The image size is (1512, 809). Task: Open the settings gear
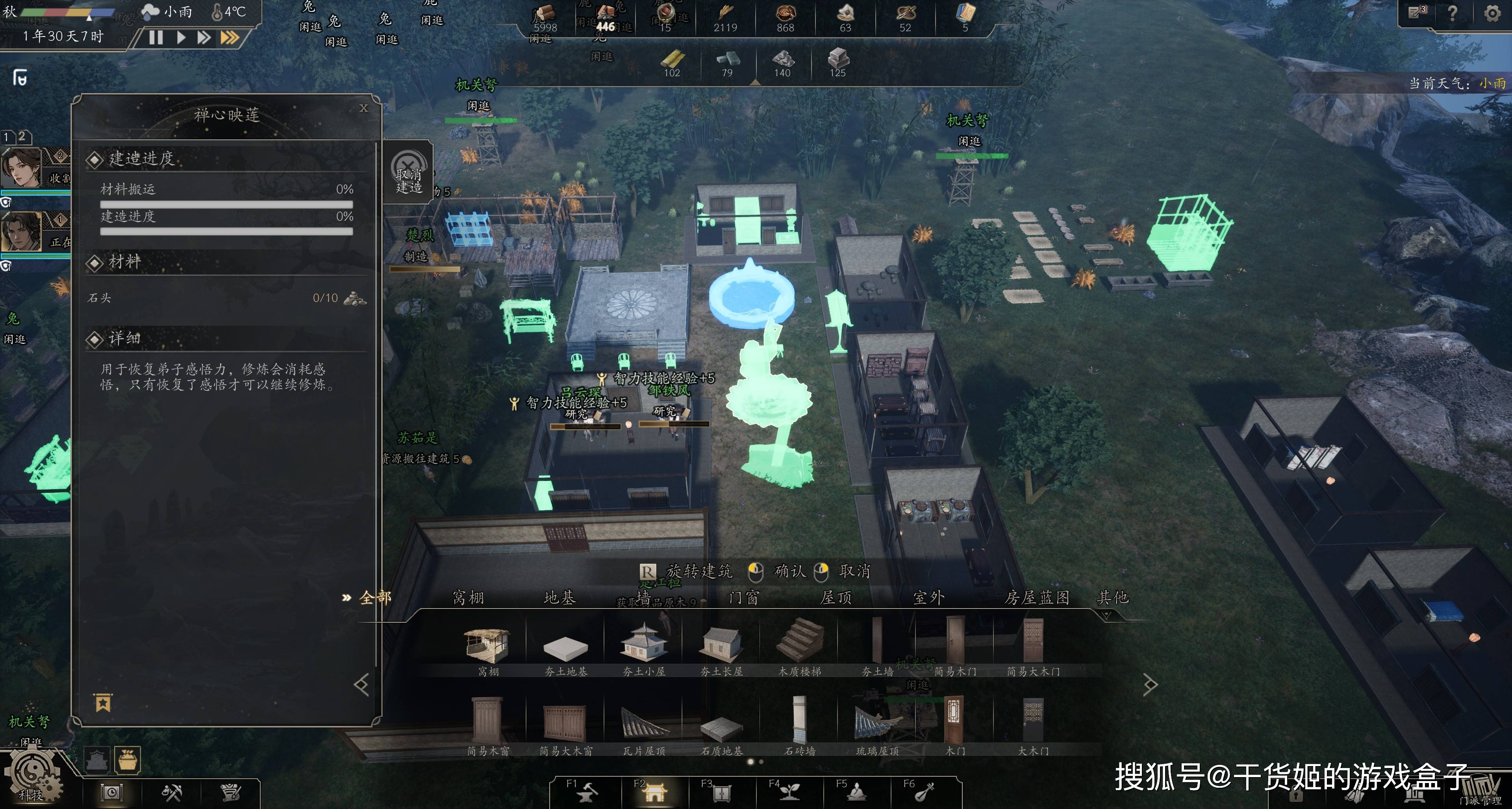1492,13
